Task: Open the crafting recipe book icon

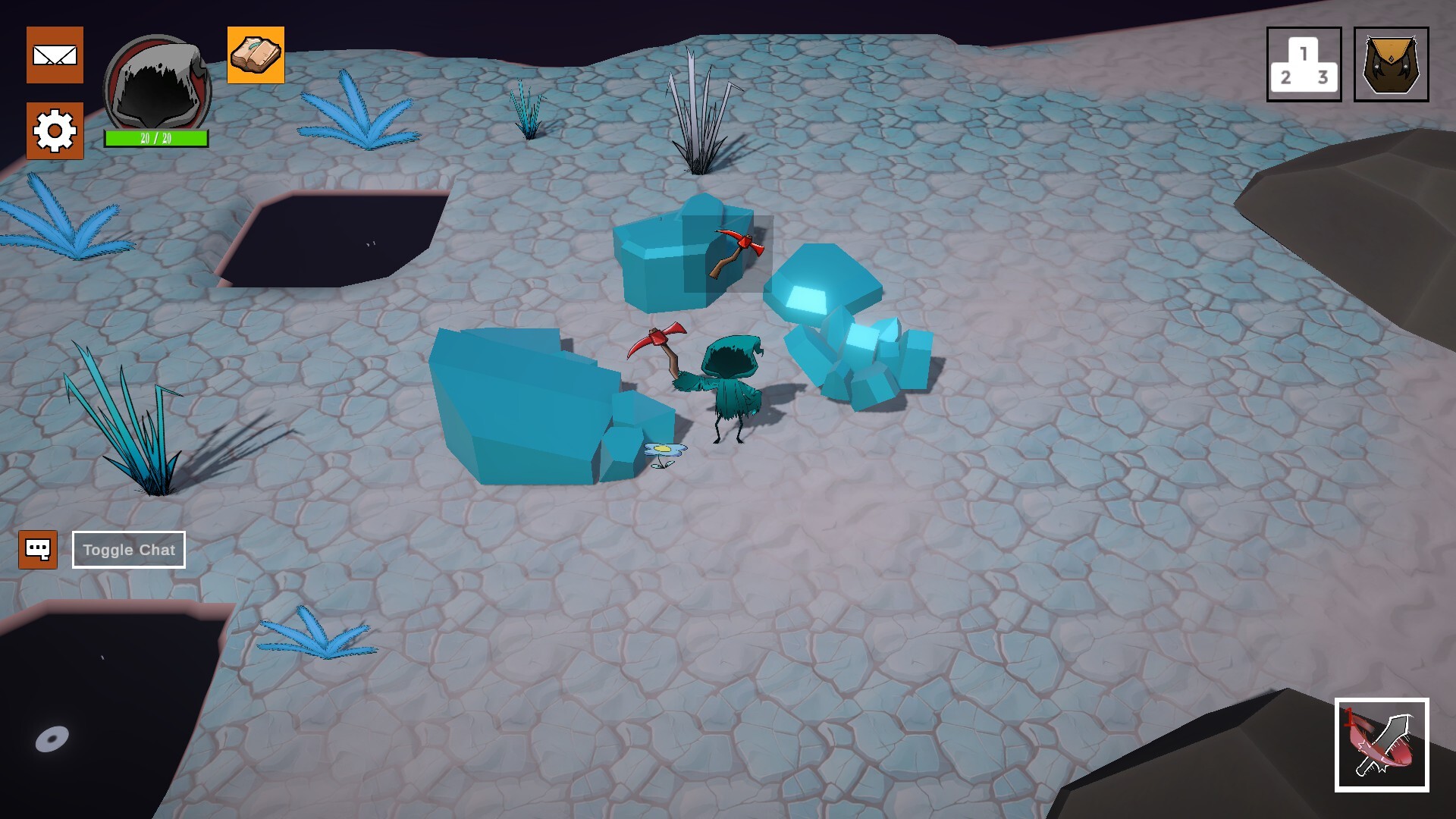Action: click(256, 55)
